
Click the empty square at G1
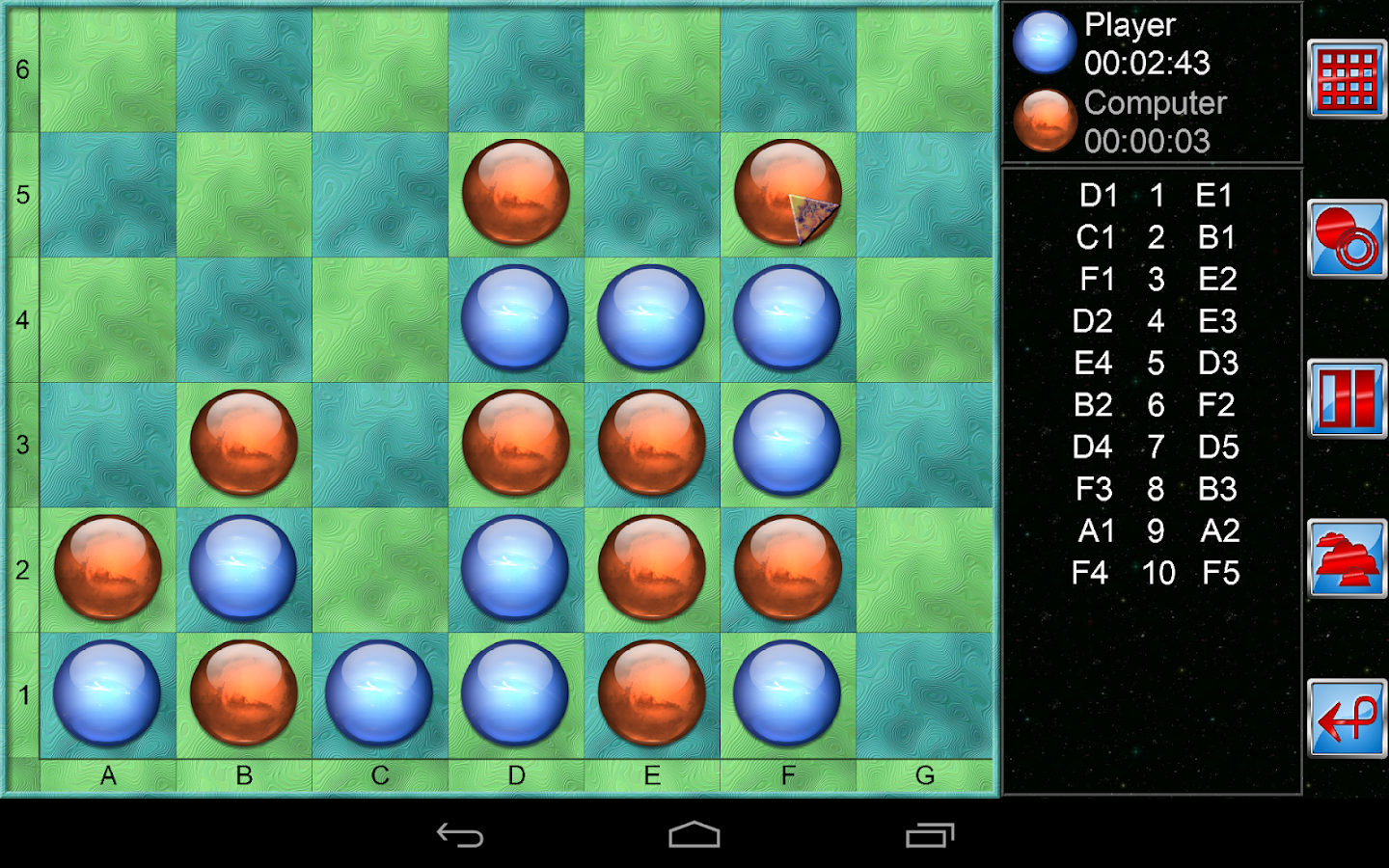point(924,692)
